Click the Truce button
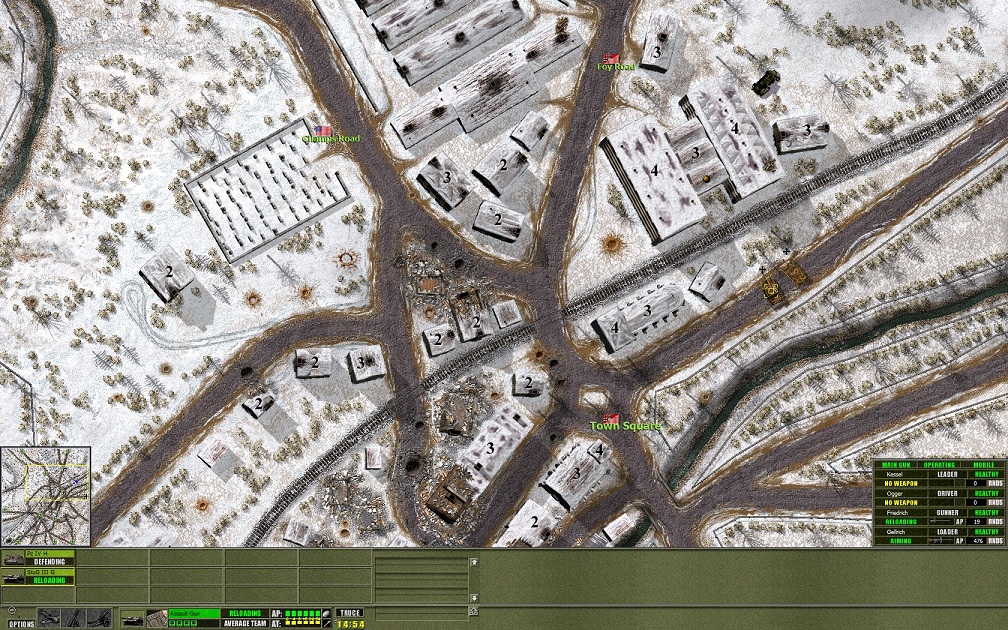 point(350,613)
